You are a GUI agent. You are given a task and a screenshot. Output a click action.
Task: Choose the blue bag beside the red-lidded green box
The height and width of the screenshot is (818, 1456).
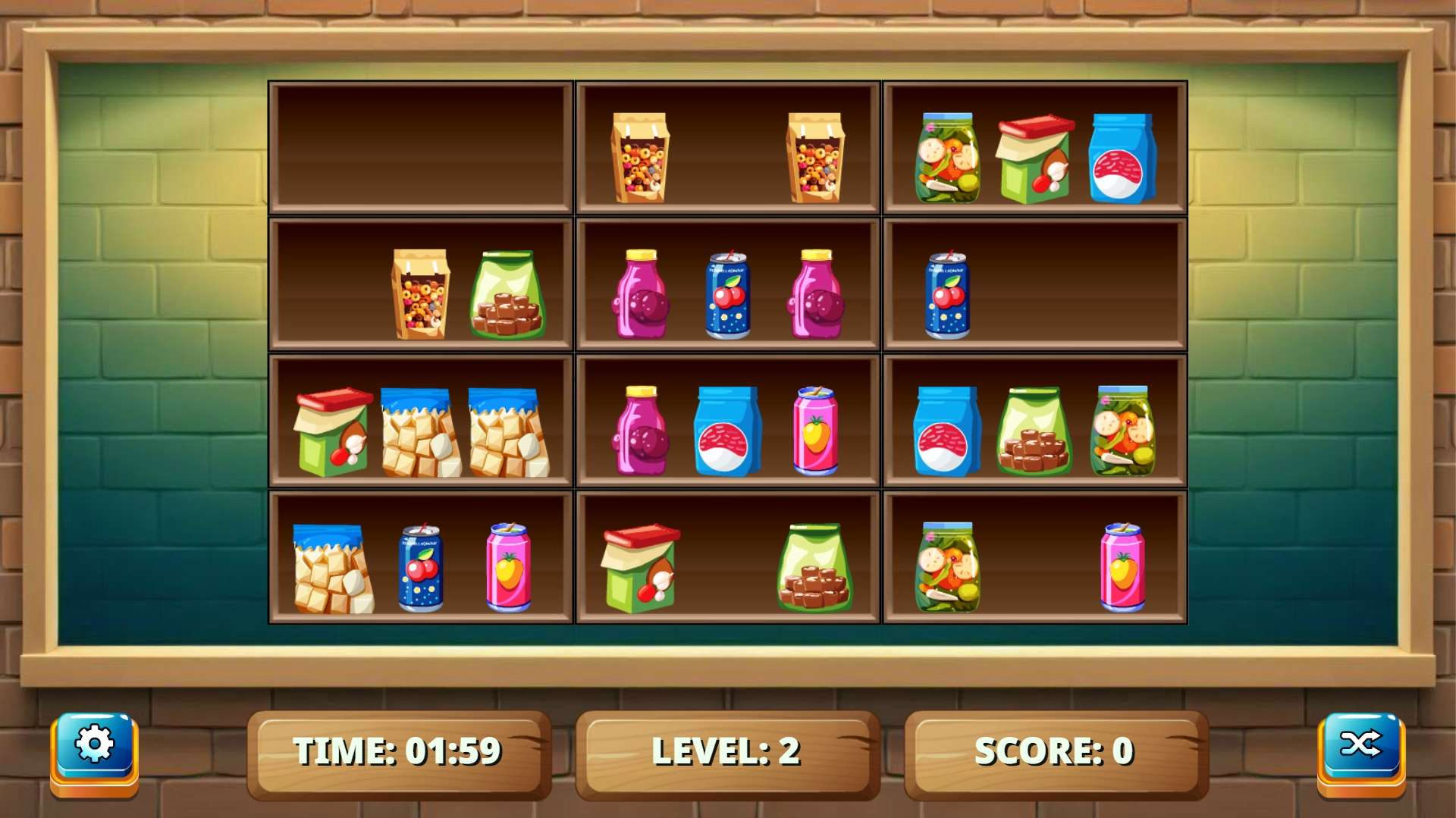point(1122,158)
